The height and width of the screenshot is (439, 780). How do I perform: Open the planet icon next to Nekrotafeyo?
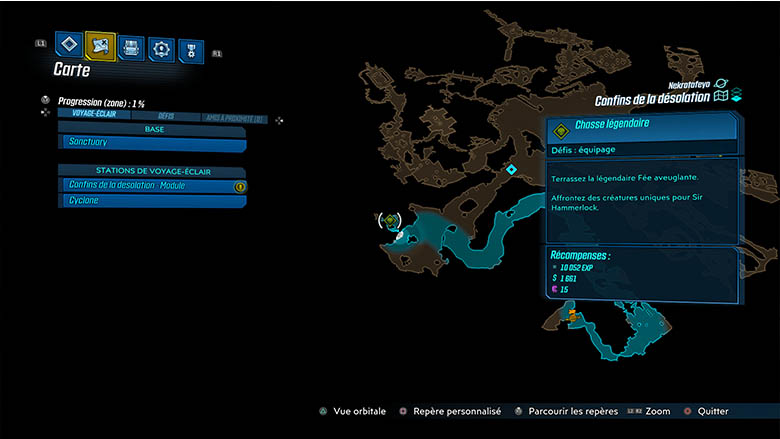point(720,84)
